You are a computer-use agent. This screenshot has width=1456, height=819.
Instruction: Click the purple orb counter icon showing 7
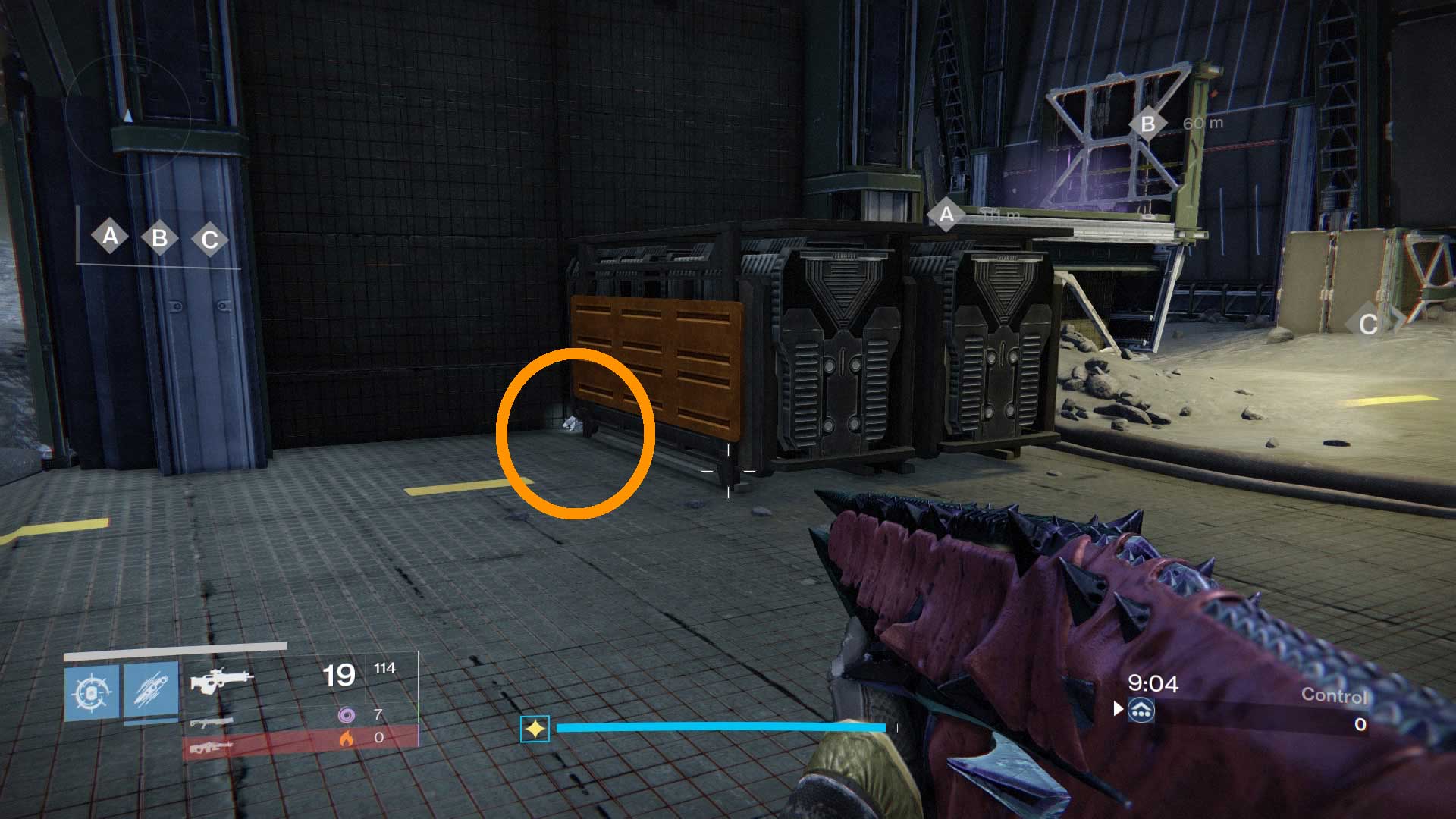coord(347,714)
